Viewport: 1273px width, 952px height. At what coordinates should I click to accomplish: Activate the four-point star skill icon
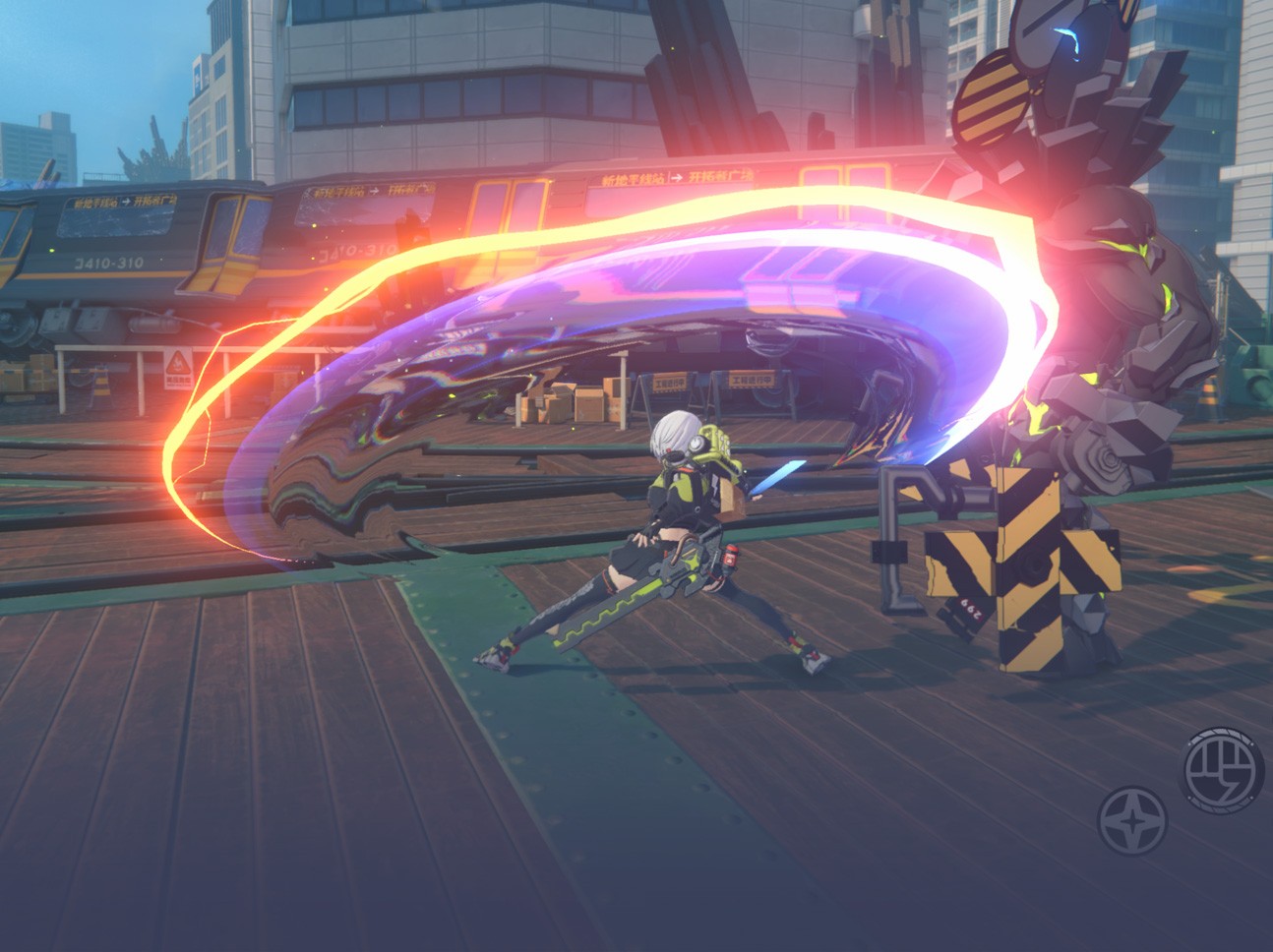[1132, 820]
